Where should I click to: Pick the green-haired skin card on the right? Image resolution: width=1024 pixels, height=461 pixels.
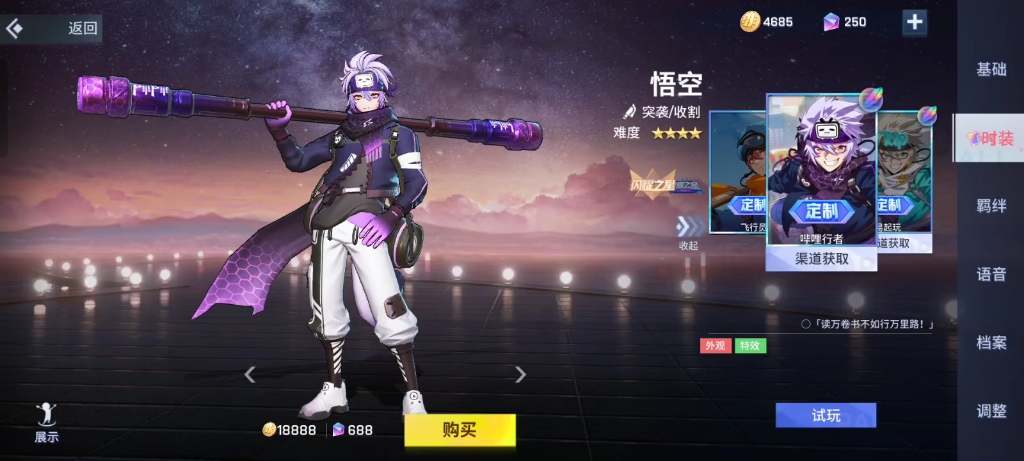[905, 172]
